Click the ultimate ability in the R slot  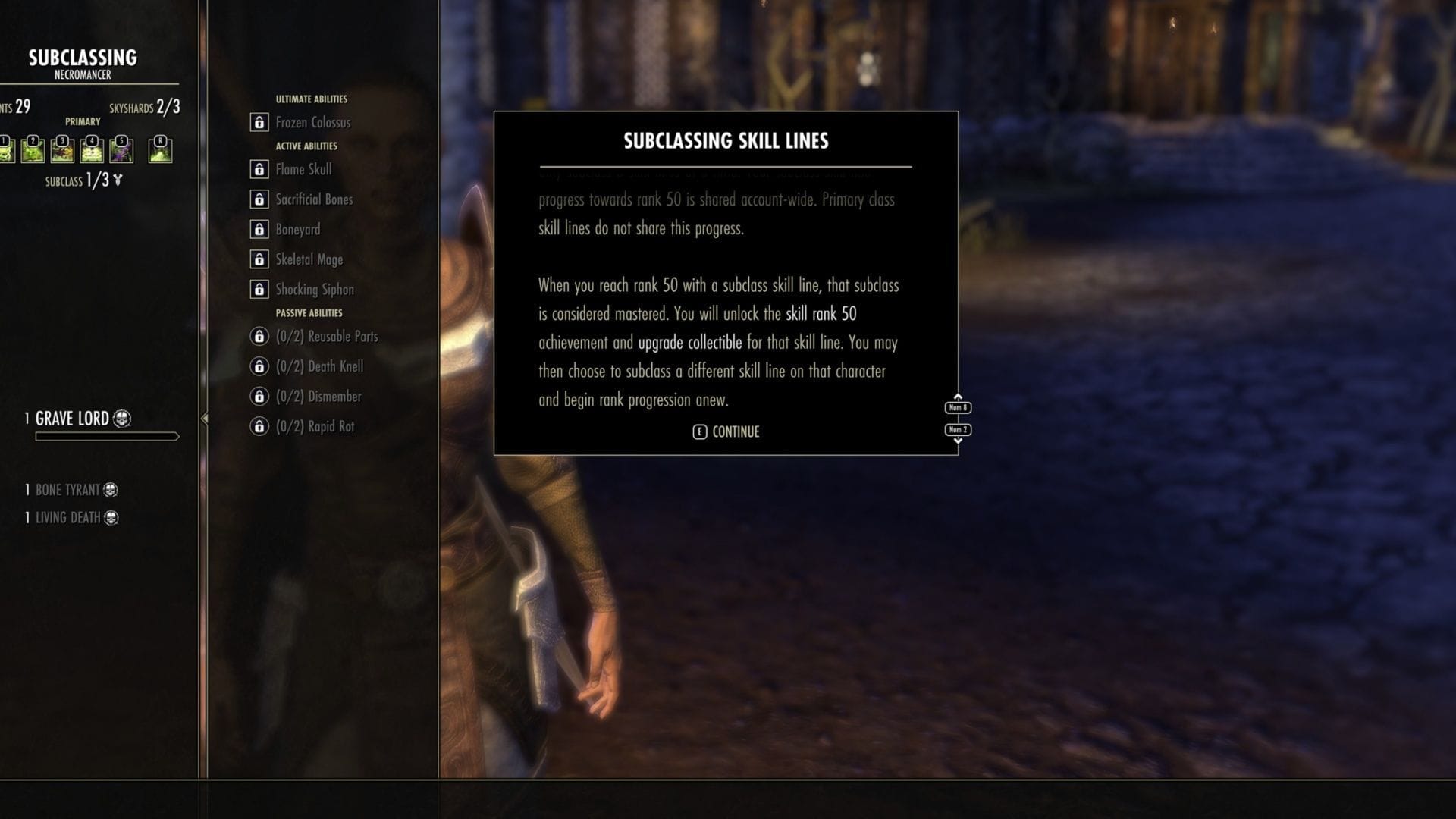click(x=161, y=150)
